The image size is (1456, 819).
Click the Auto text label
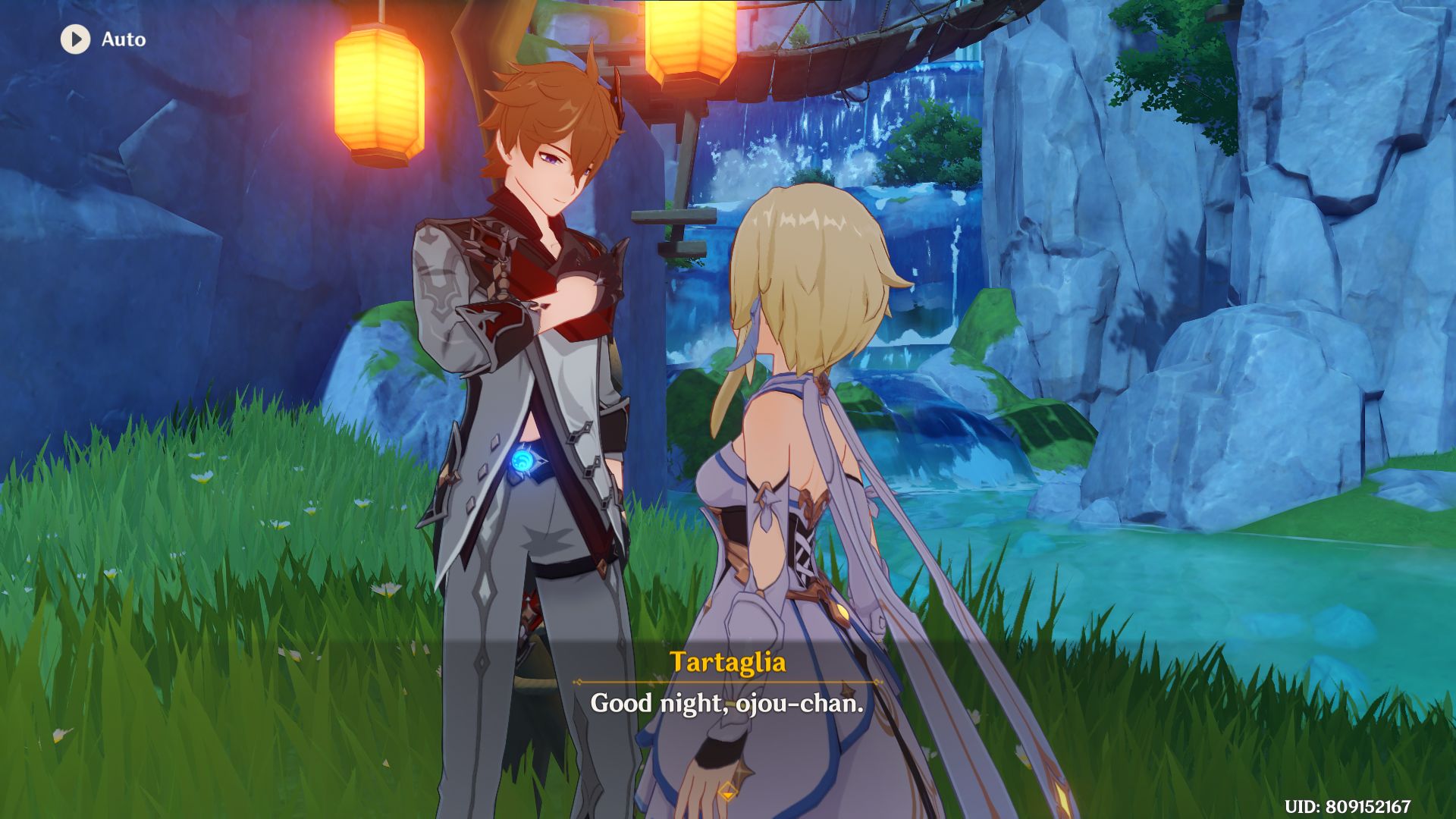pos(125,39)
